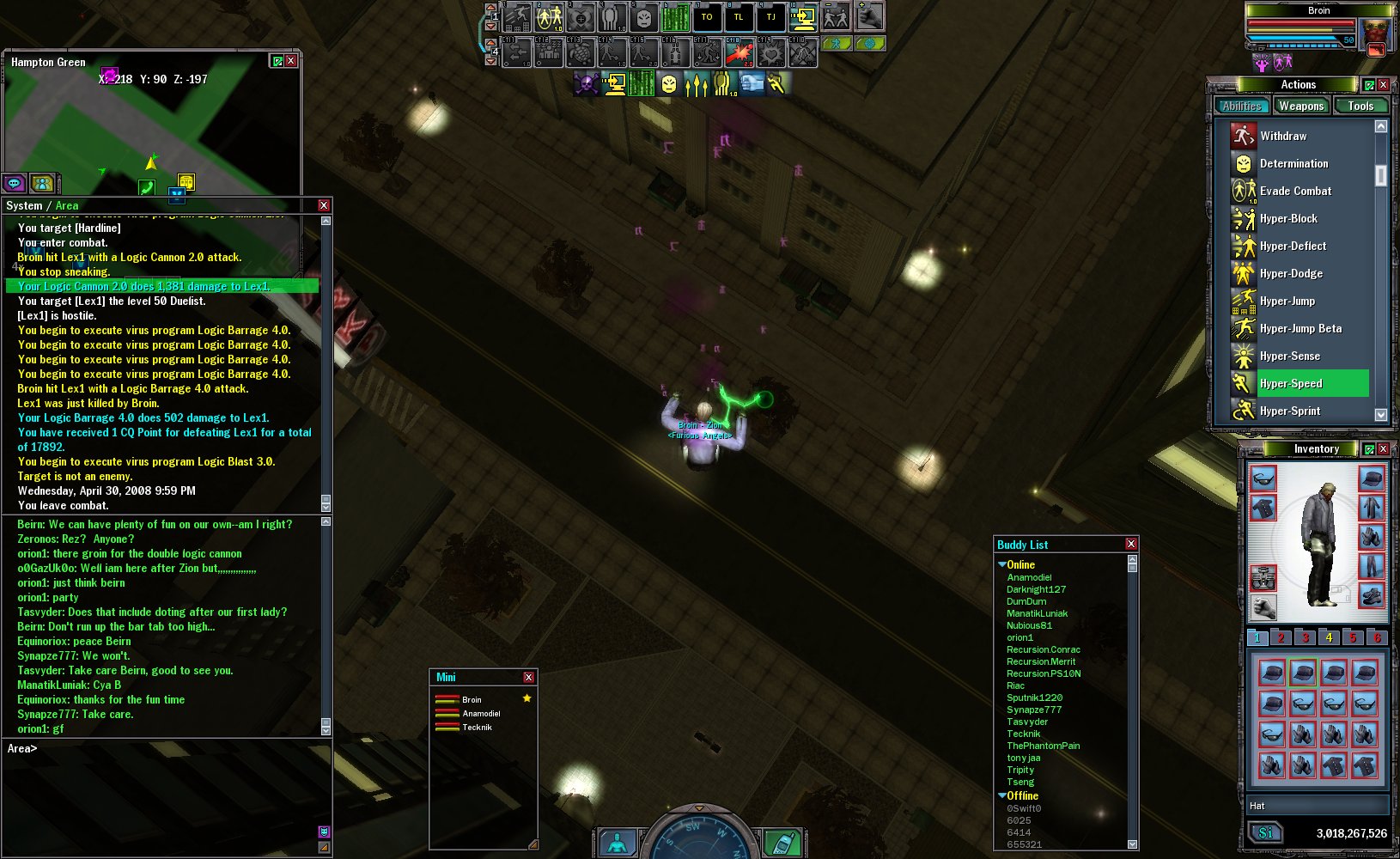Close the System / Area chat window
1400x859 pixels.
[324, 206]
